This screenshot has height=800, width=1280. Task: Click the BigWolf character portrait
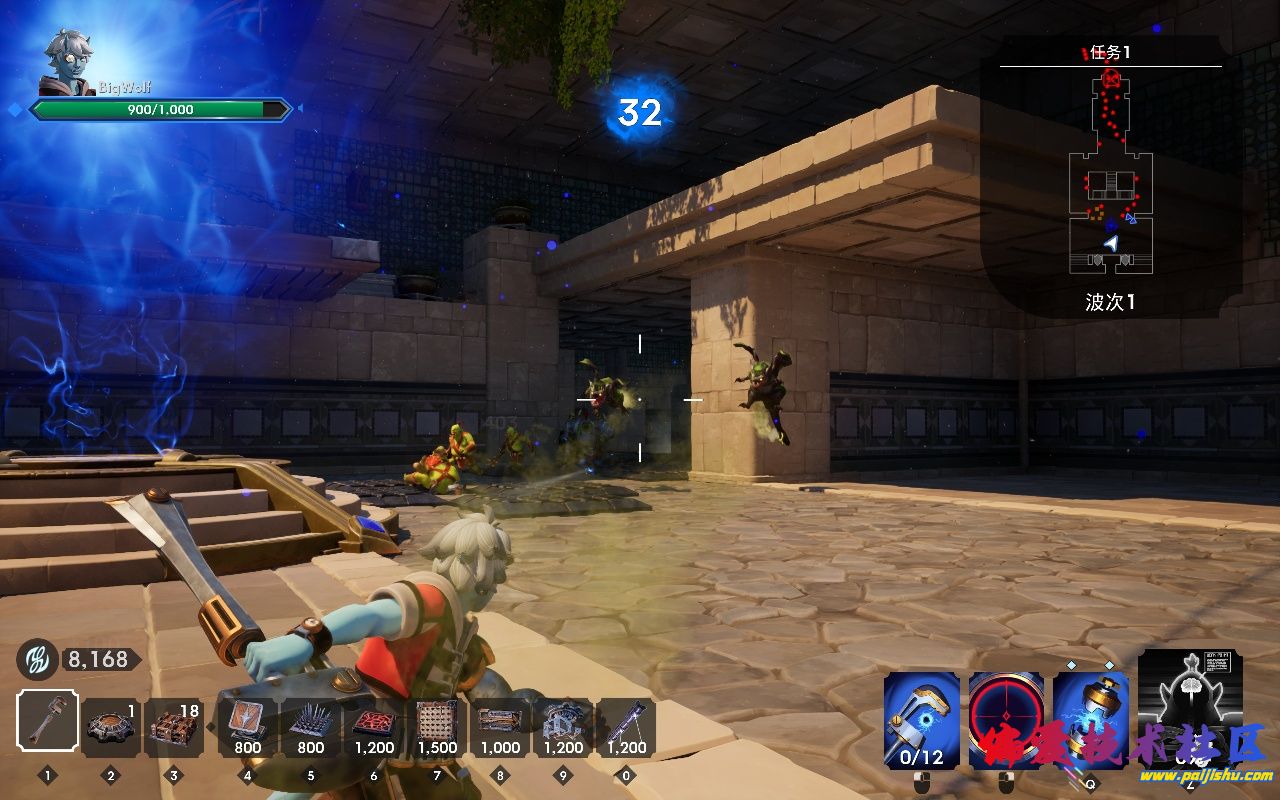click(66, 64)
